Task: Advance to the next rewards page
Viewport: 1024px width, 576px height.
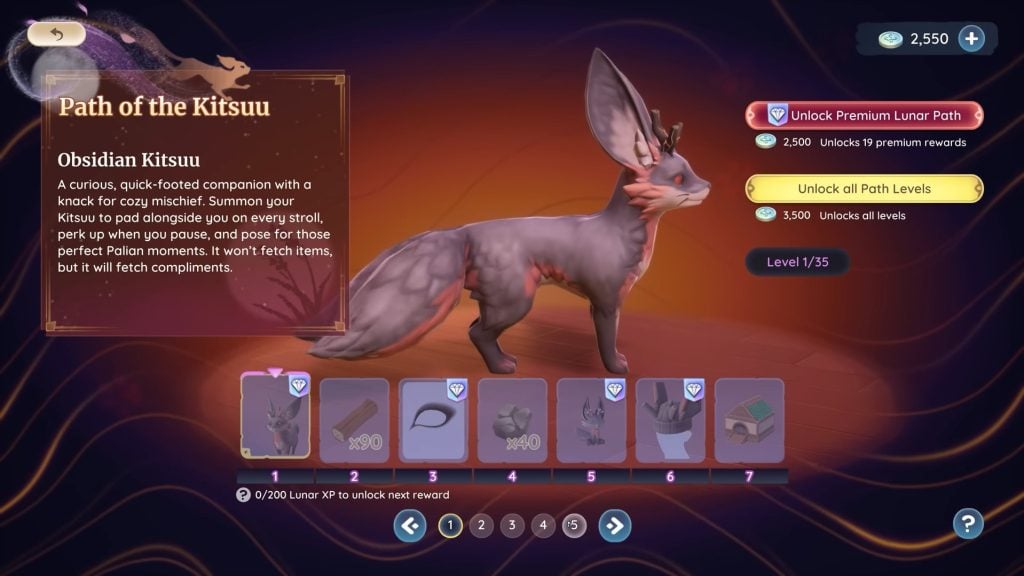Action: pos(615,524)
